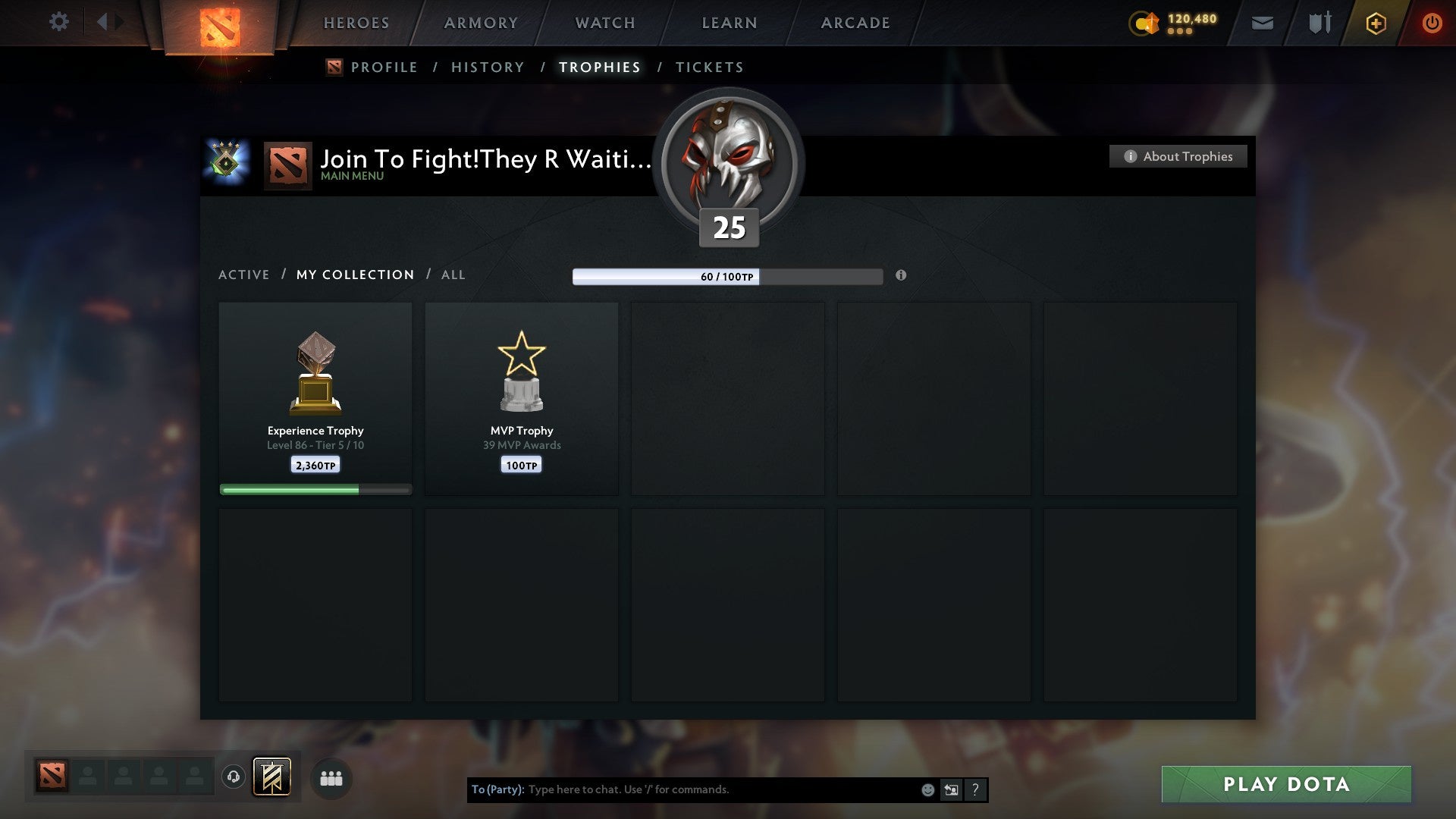Click the party chat input field
Image resolution: width=1456 pixels, height=819 pixels.
click(720, 789)
